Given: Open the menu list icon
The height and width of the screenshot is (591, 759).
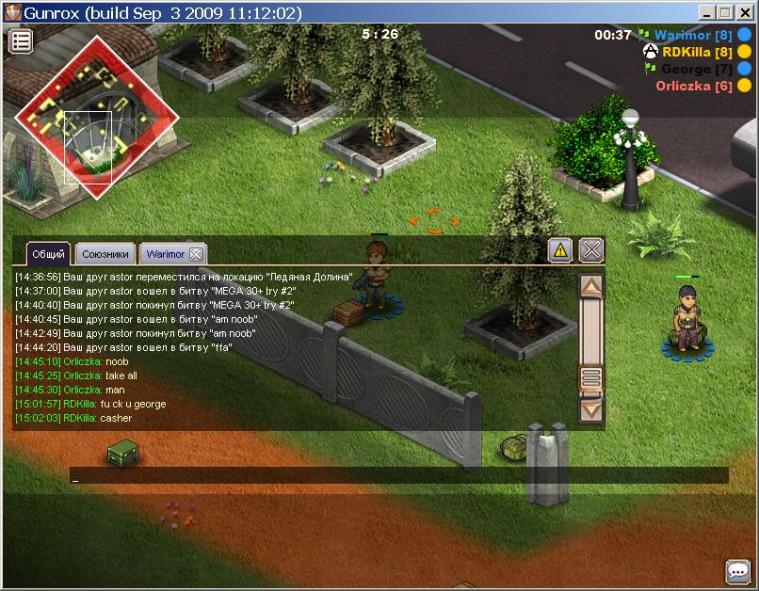Looking at the screenshot, I should click(21, 41).
